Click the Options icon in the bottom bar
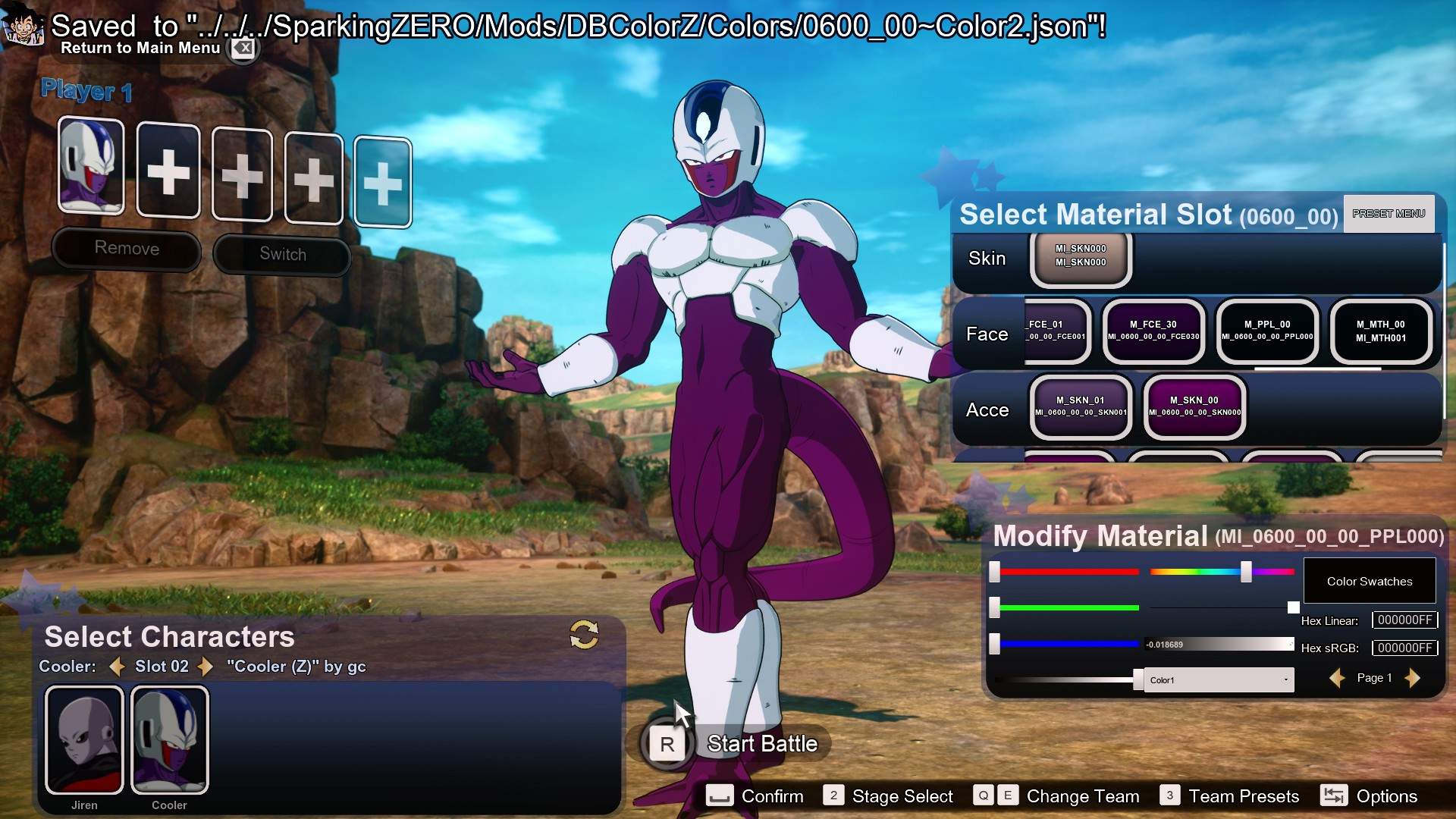Screen dimensions: 1456x819 point(1334,796)
